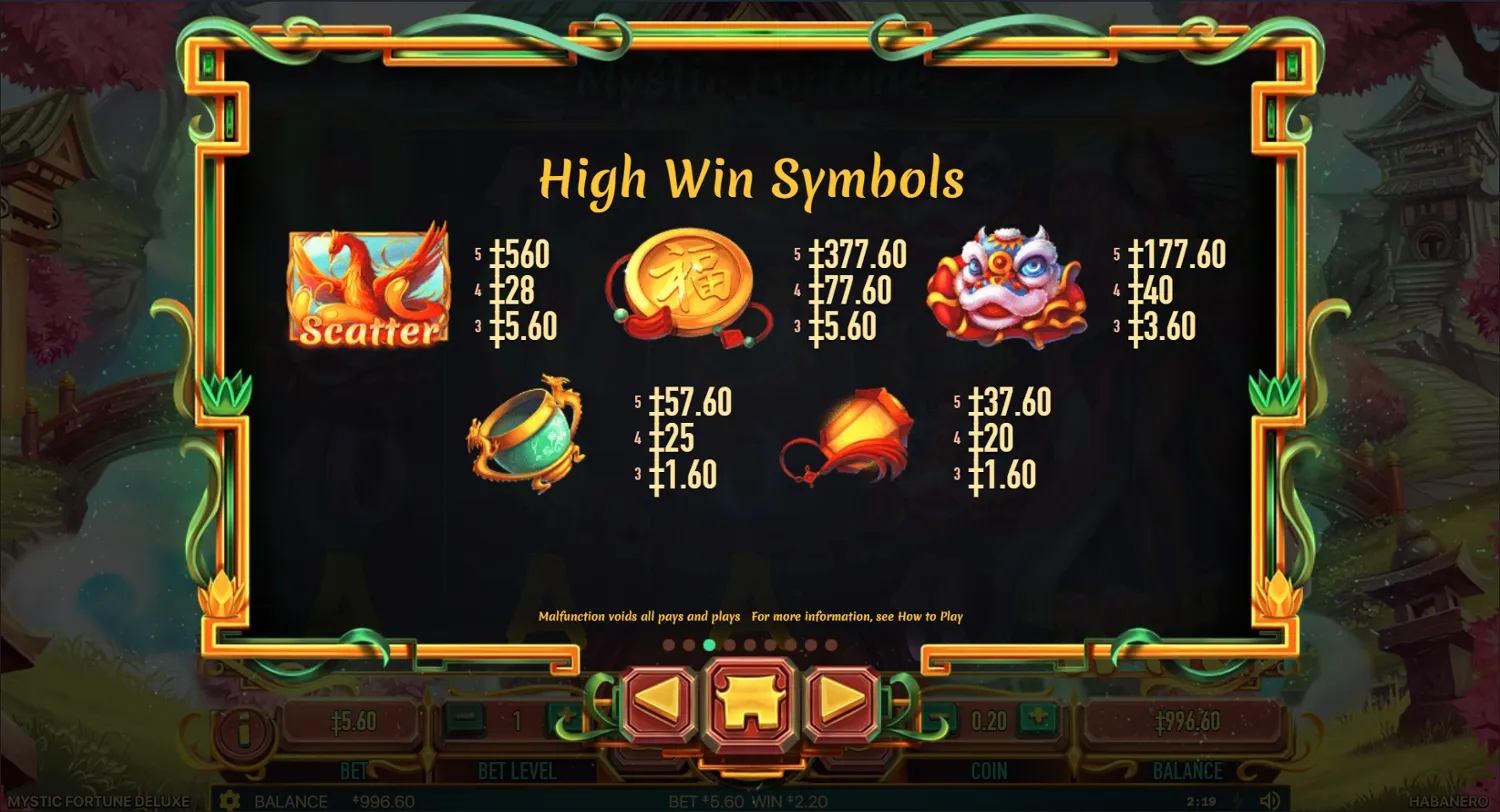
Task: Click the Scatter phoenix symbol
Action: coord(367,285)
